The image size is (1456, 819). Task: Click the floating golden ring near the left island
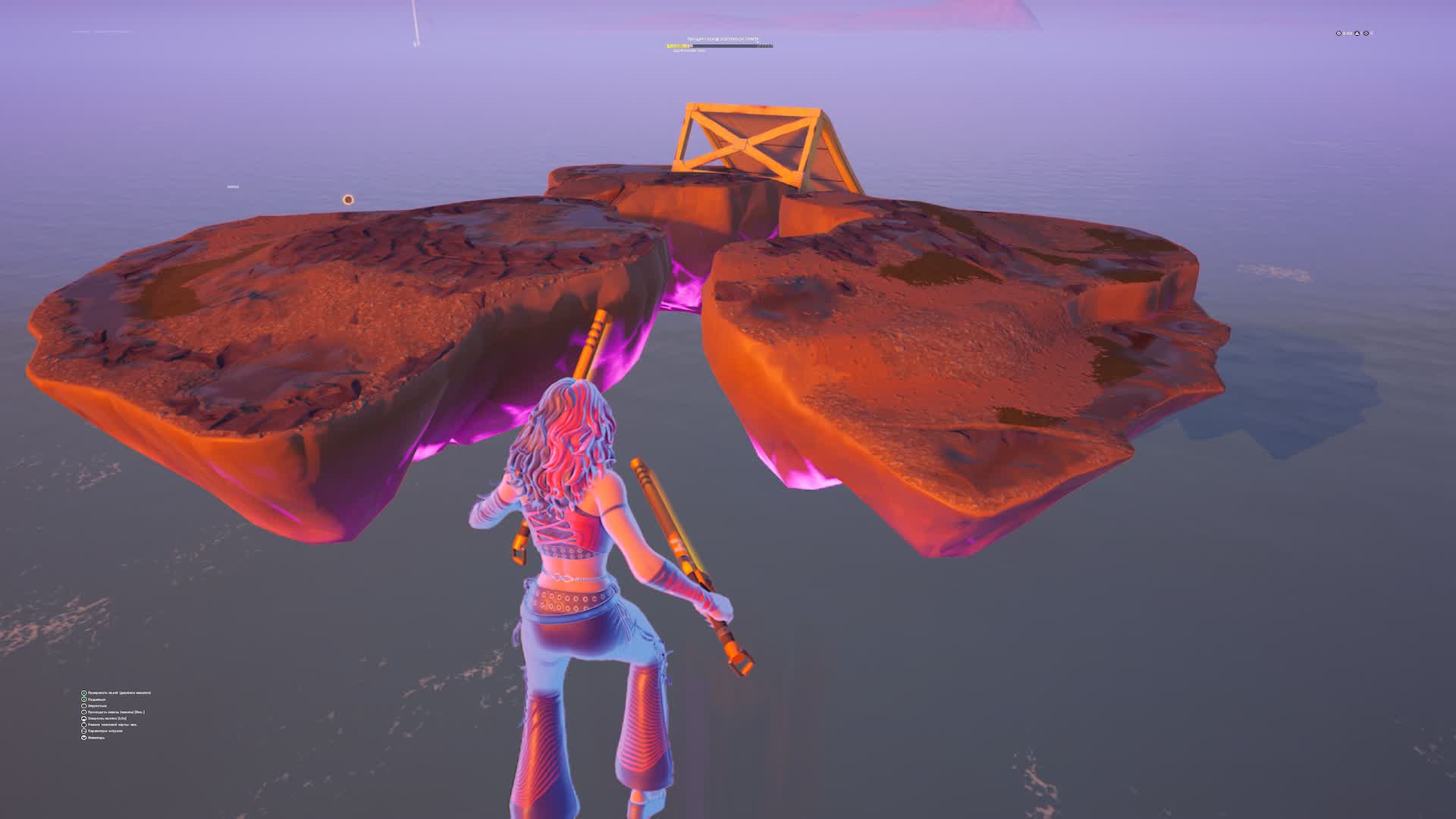(350, 198)
